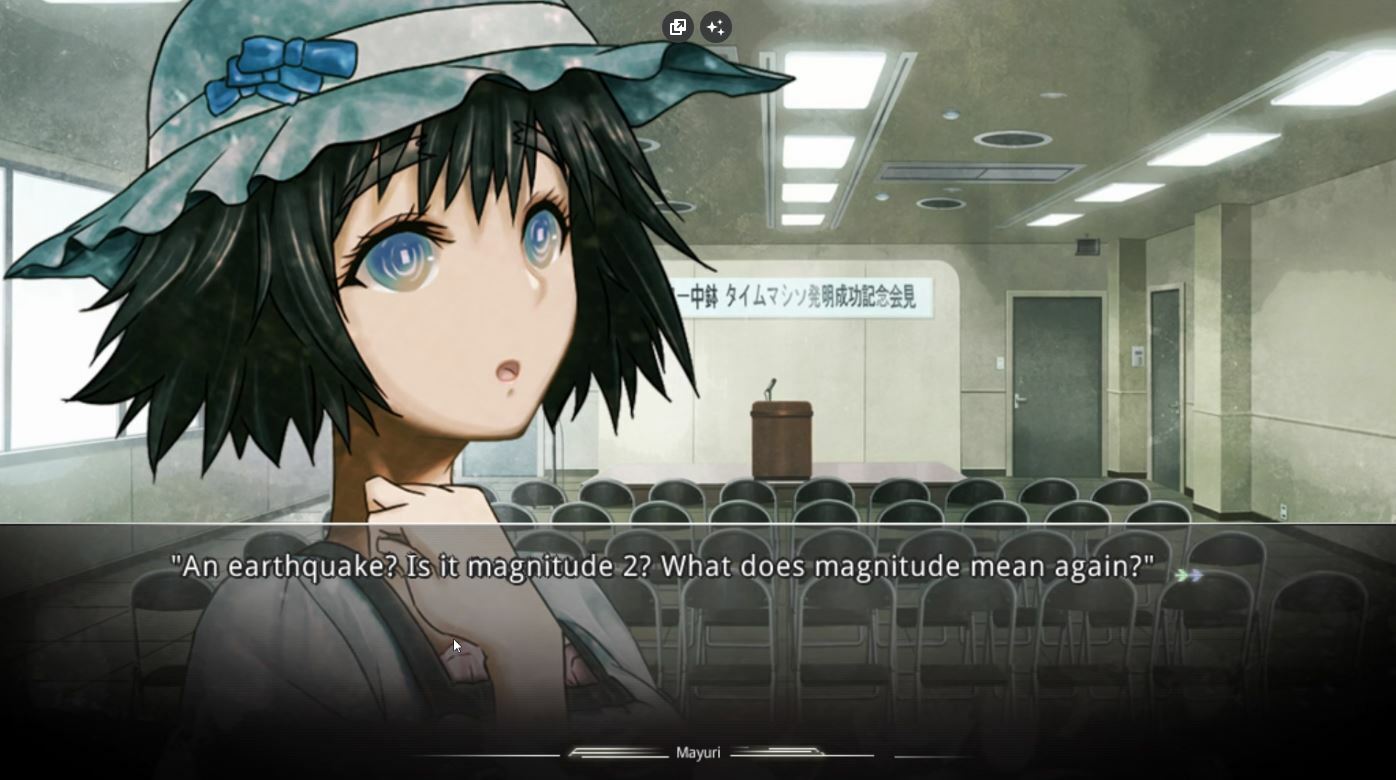Click the glowing arrow to advance the dialogue

pyautogui.click(x=1188, y=575)
